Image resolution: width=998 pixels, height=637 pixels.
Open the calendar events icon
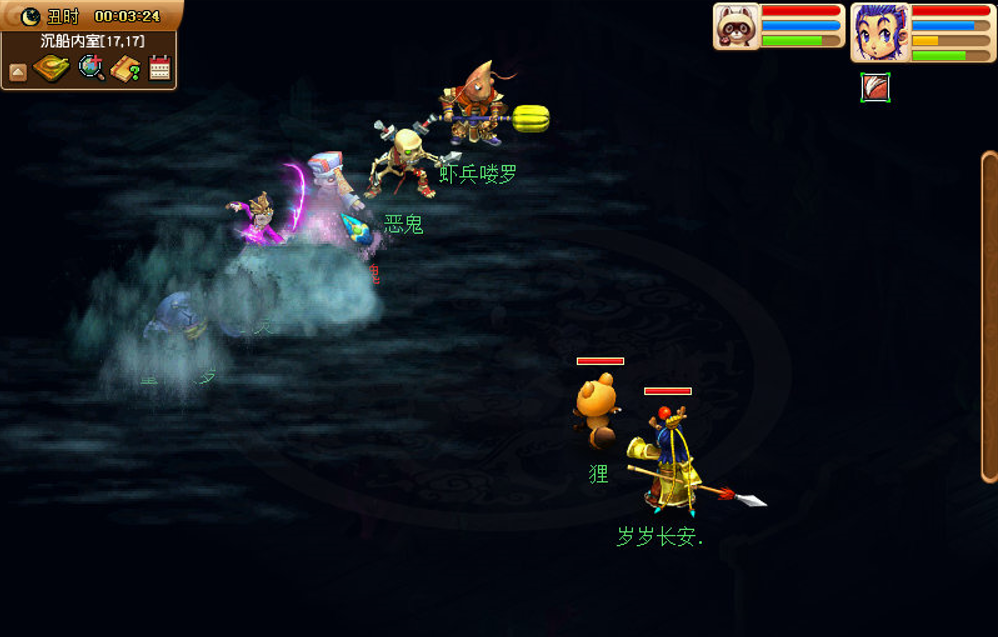coord(160,68)
